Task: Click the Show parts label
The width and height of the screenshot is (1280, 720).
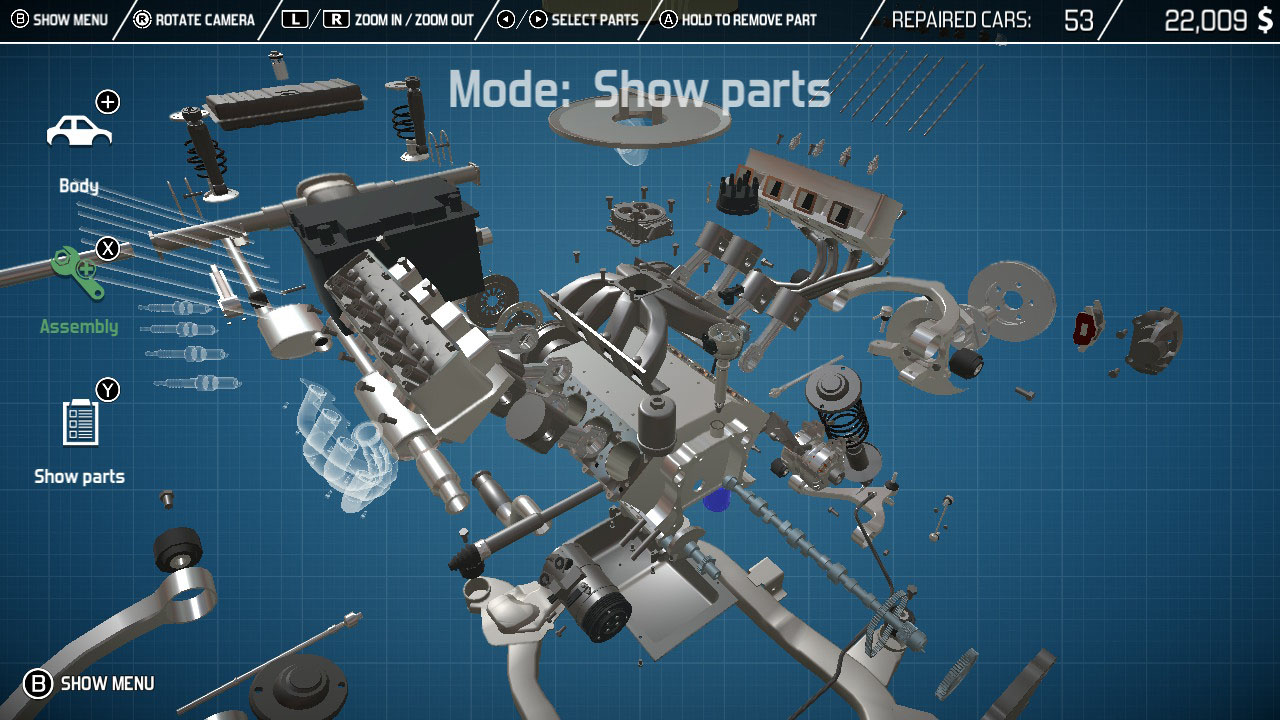Action: pos(80,476)
